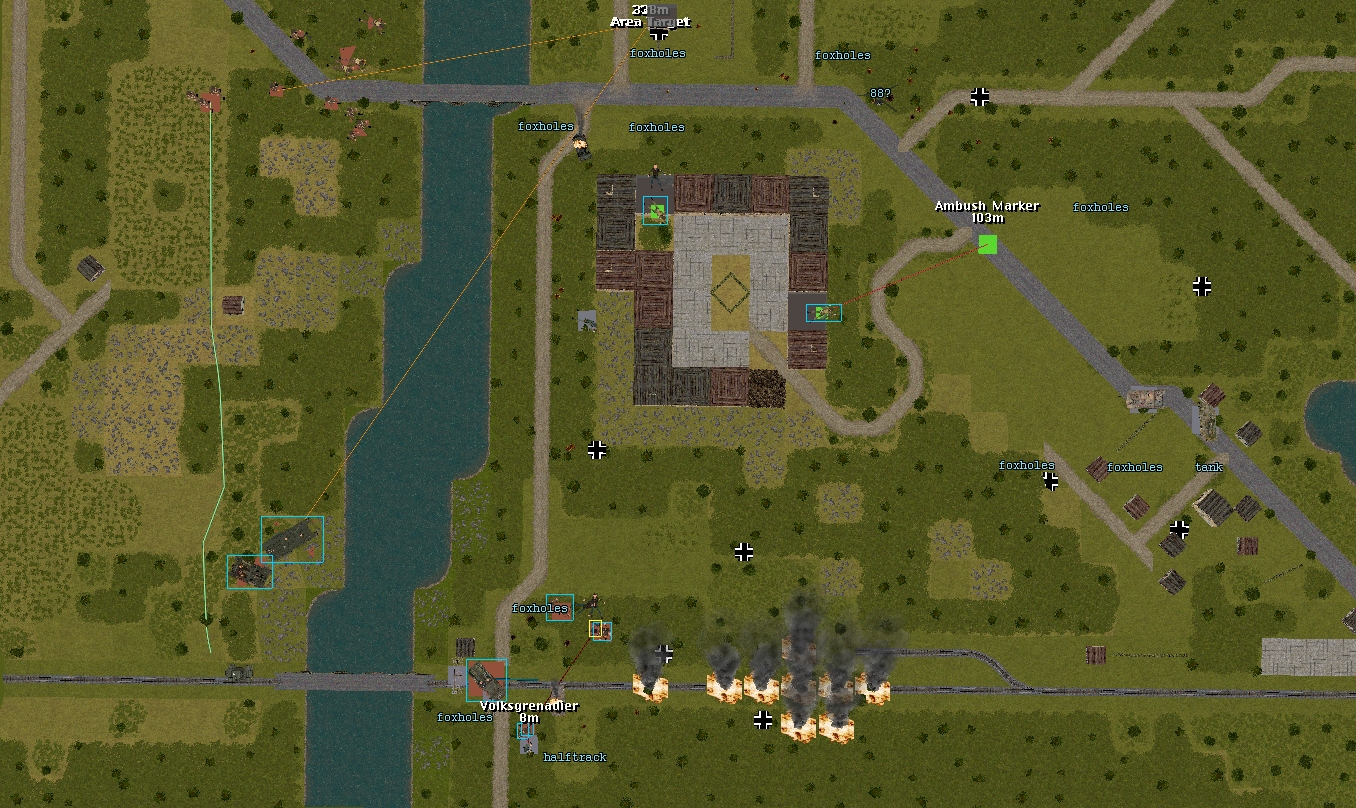Select the boxed unit inside the courtyard building
The width and height of the screenshot is (1356, 808).
coord(655,210)
